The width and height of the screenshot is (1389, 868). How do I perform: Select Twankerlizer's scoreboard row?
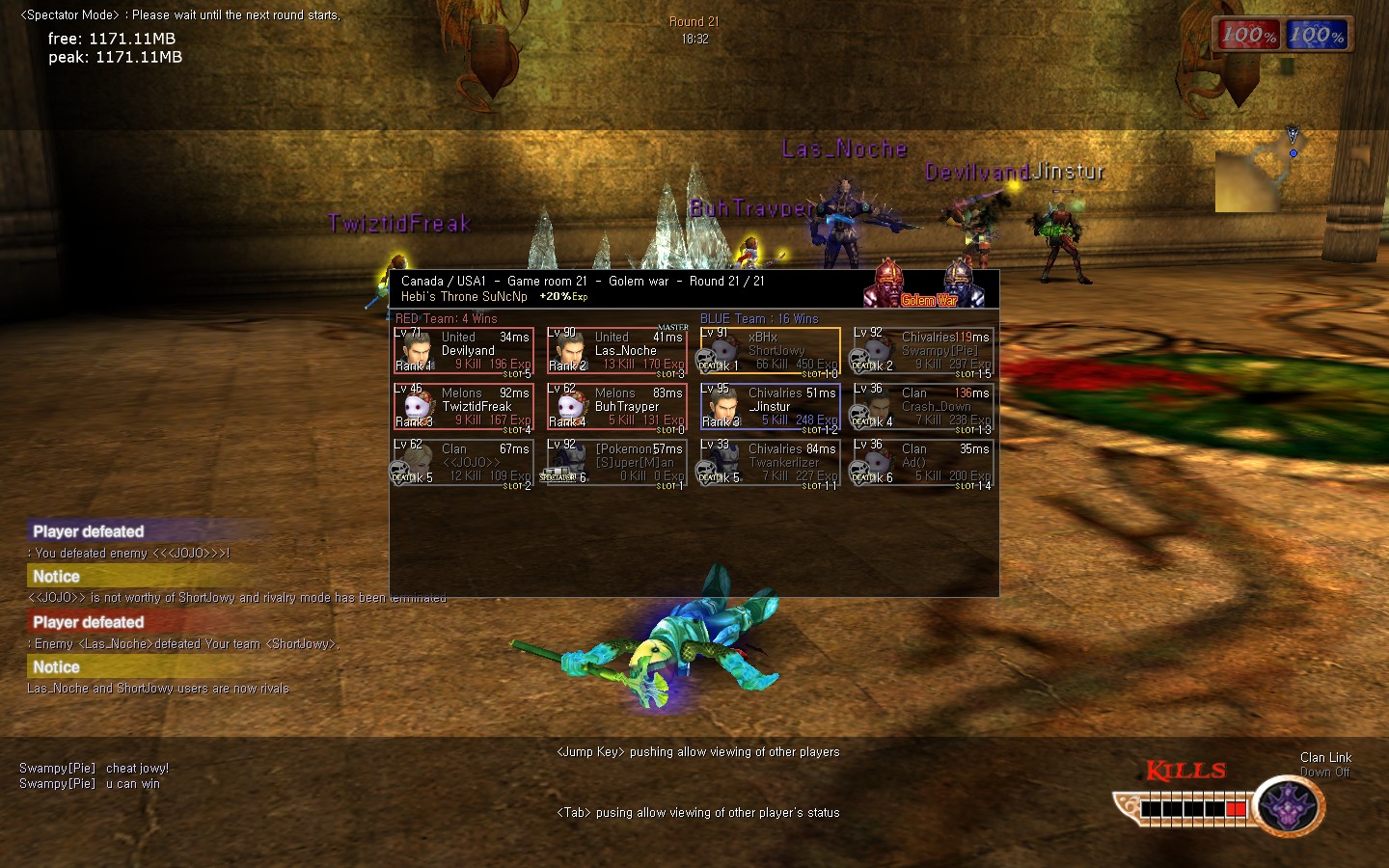coord(770,463)
